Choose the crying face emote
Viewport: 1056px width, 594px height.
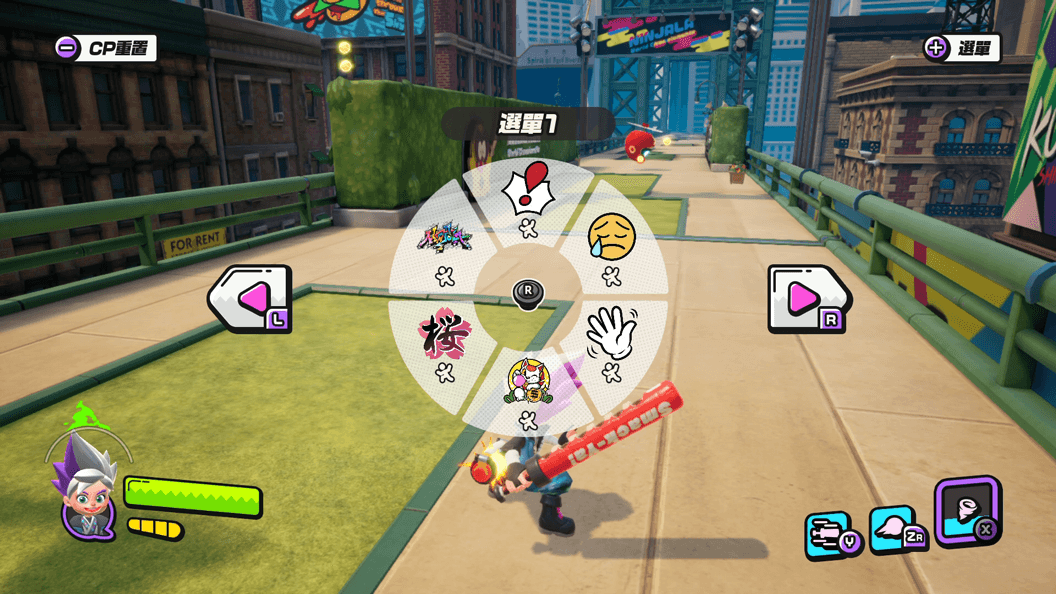[x=611, y=238]
